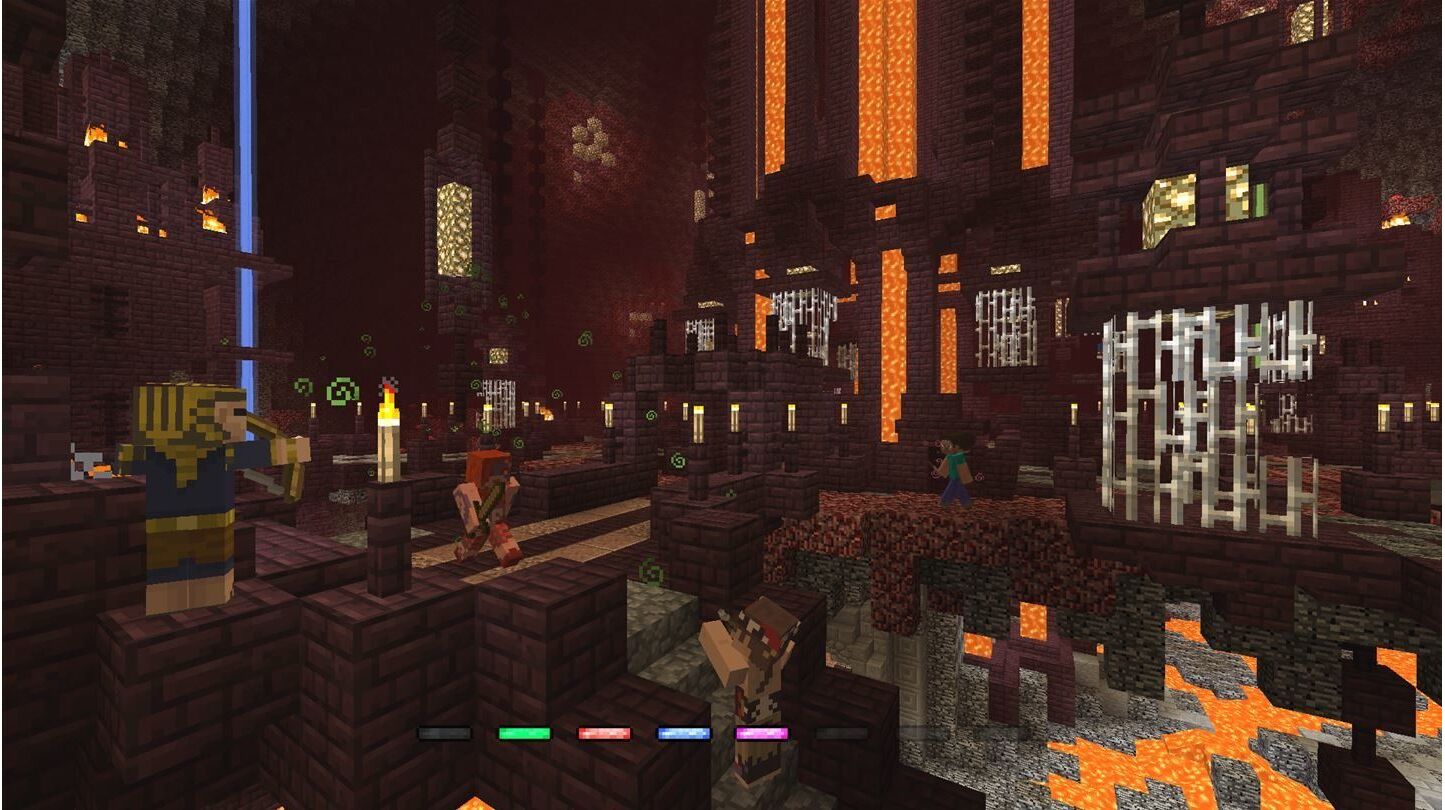Click the red player indicator bar
The height and width of the screenshot is (810, 1445).
click(604, 733)
